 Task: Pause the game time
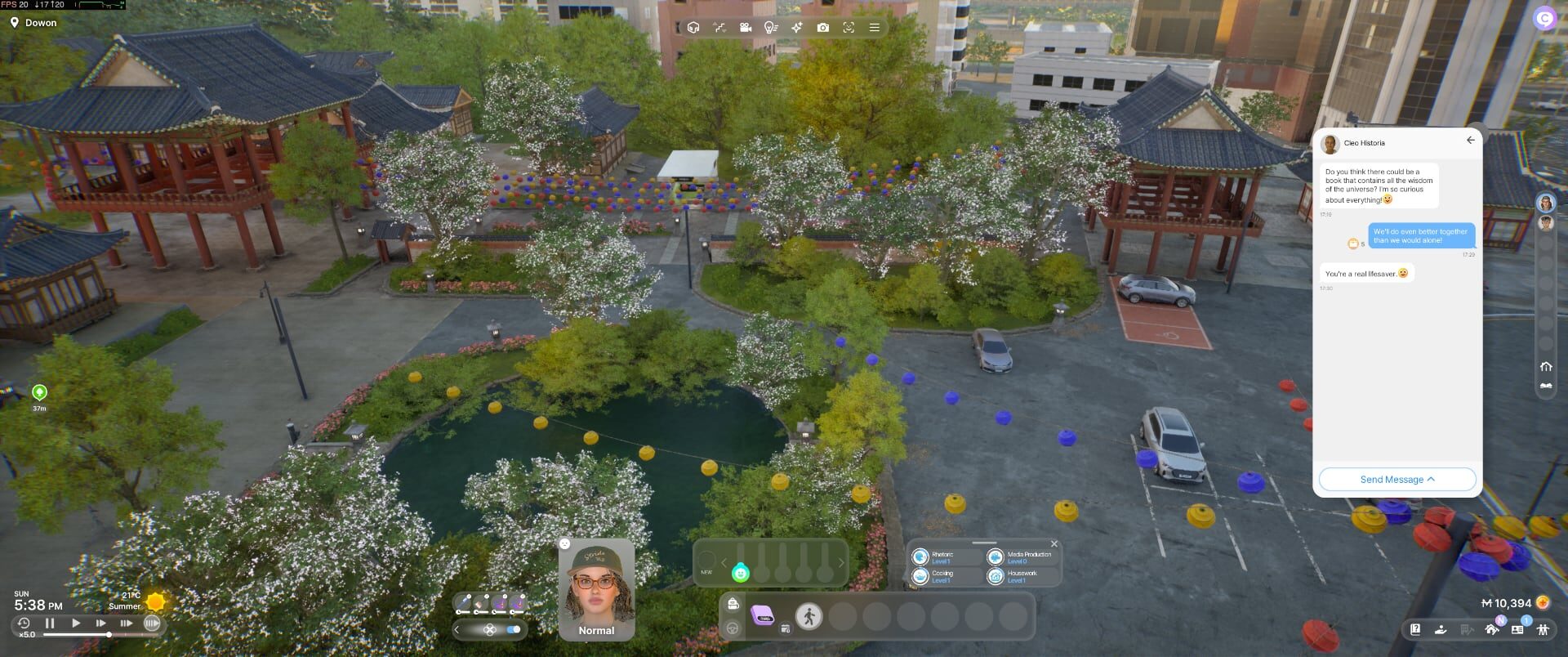[50, 623]
